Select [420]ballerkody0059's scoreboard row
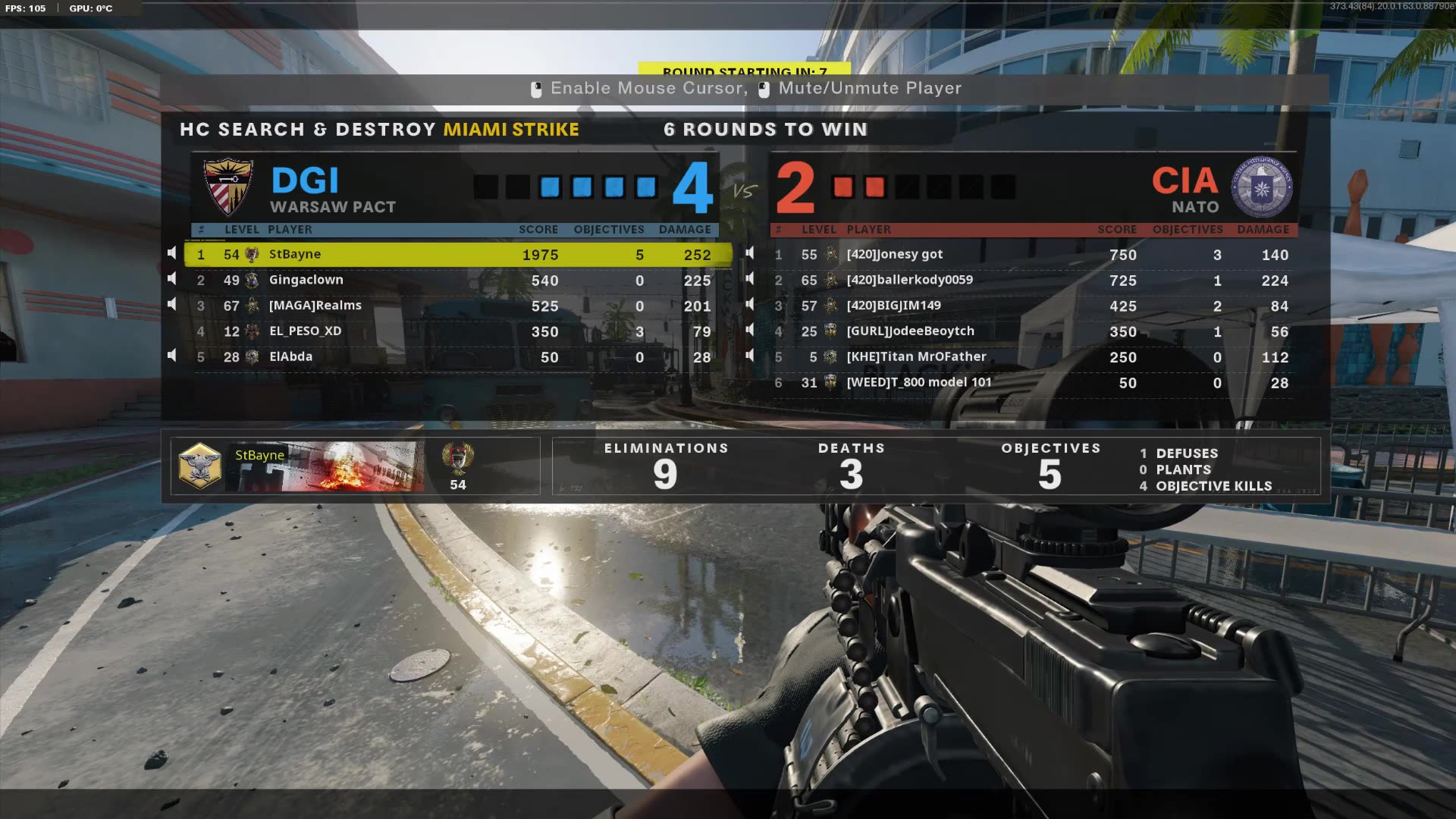Image resolution: width=1456 pixels, height=819 pixels. pos(1024,281)
